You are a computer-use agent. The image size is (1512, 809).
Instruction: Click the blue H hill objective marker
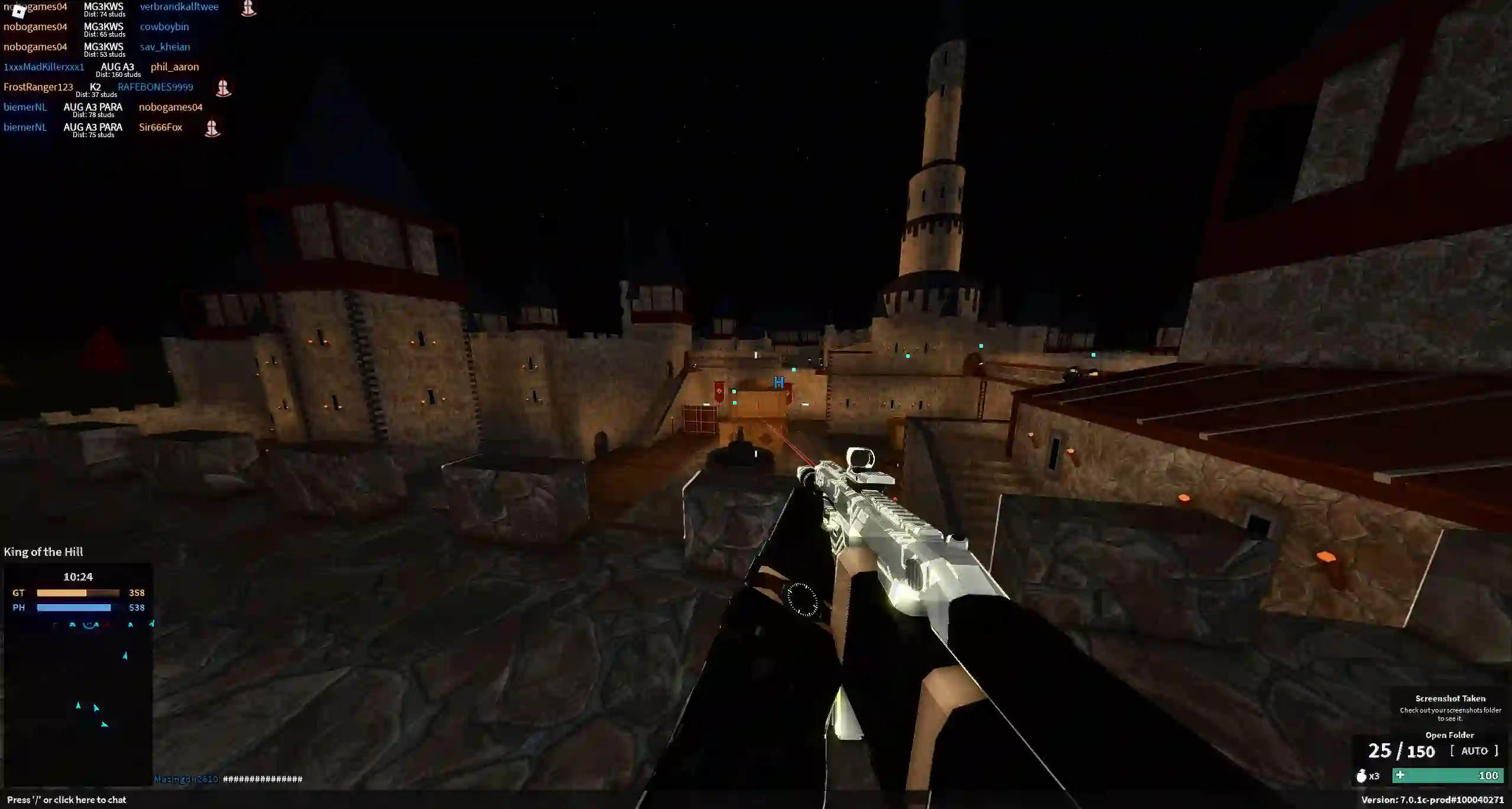(778, 383)
